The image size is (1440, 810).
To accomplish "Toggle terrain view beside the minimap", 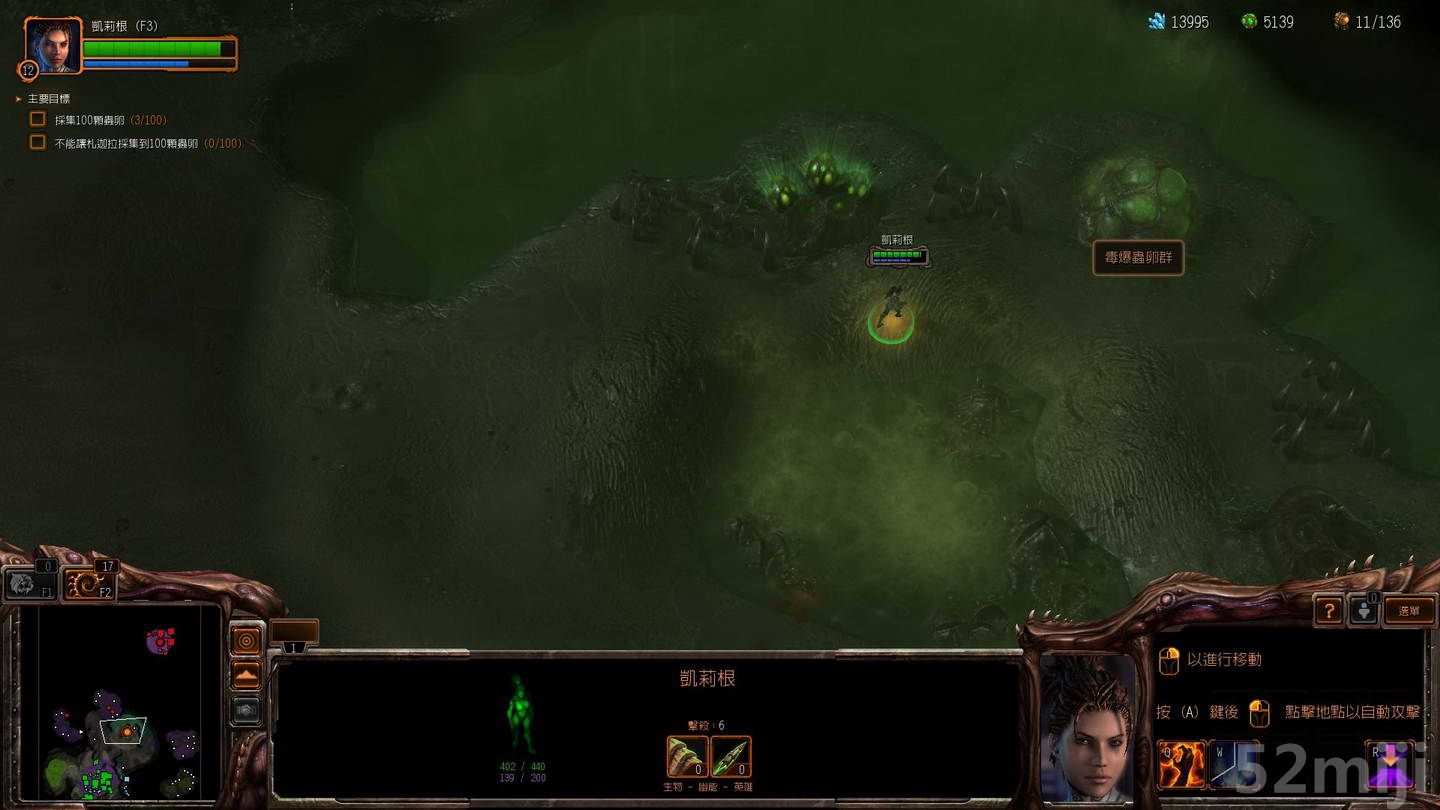I will pyautogui.click(x=246, y=674).
